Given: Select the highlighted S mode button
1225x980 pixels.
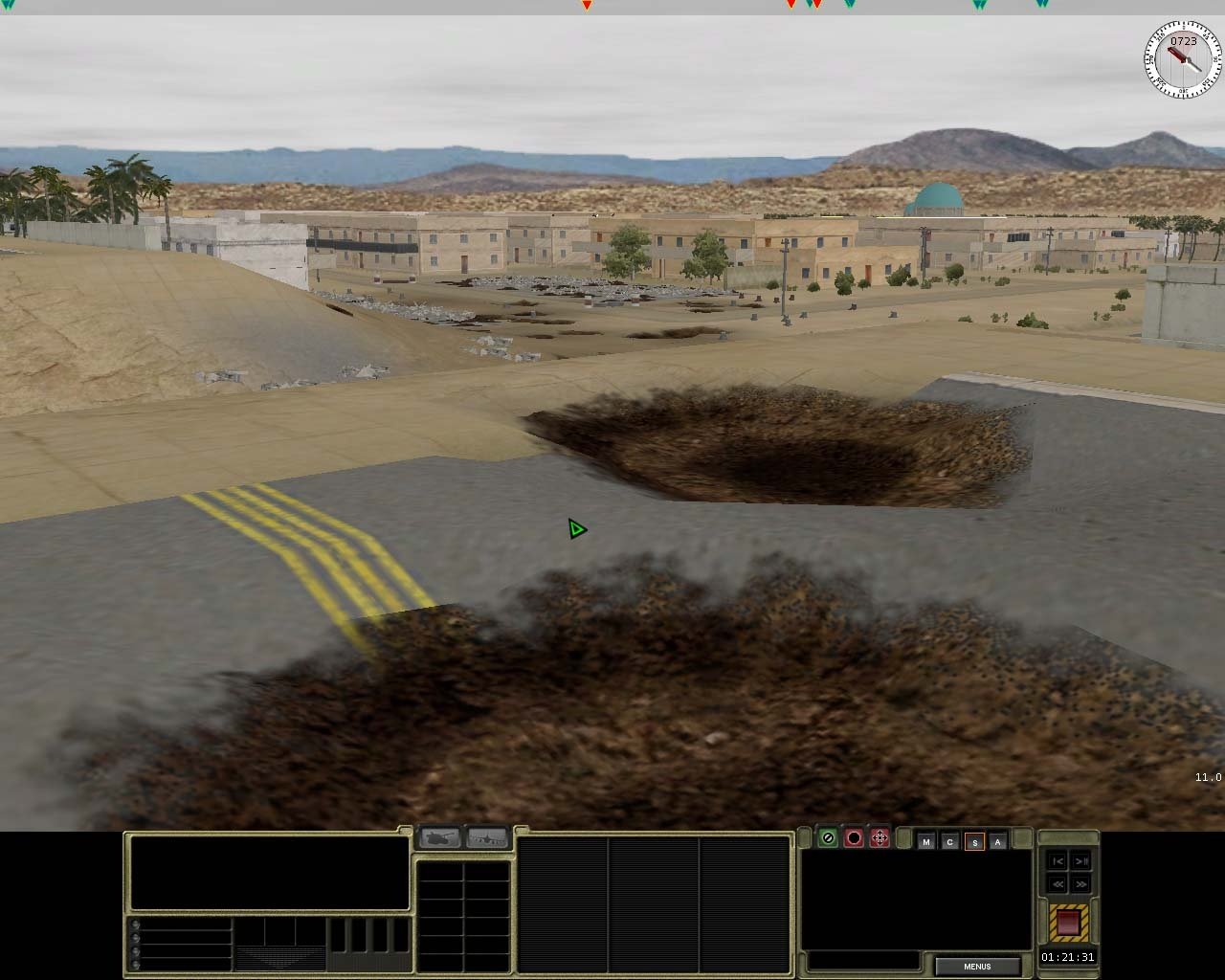Looking at the screenshot, I should pyautogui.click(x=974, y=843).
